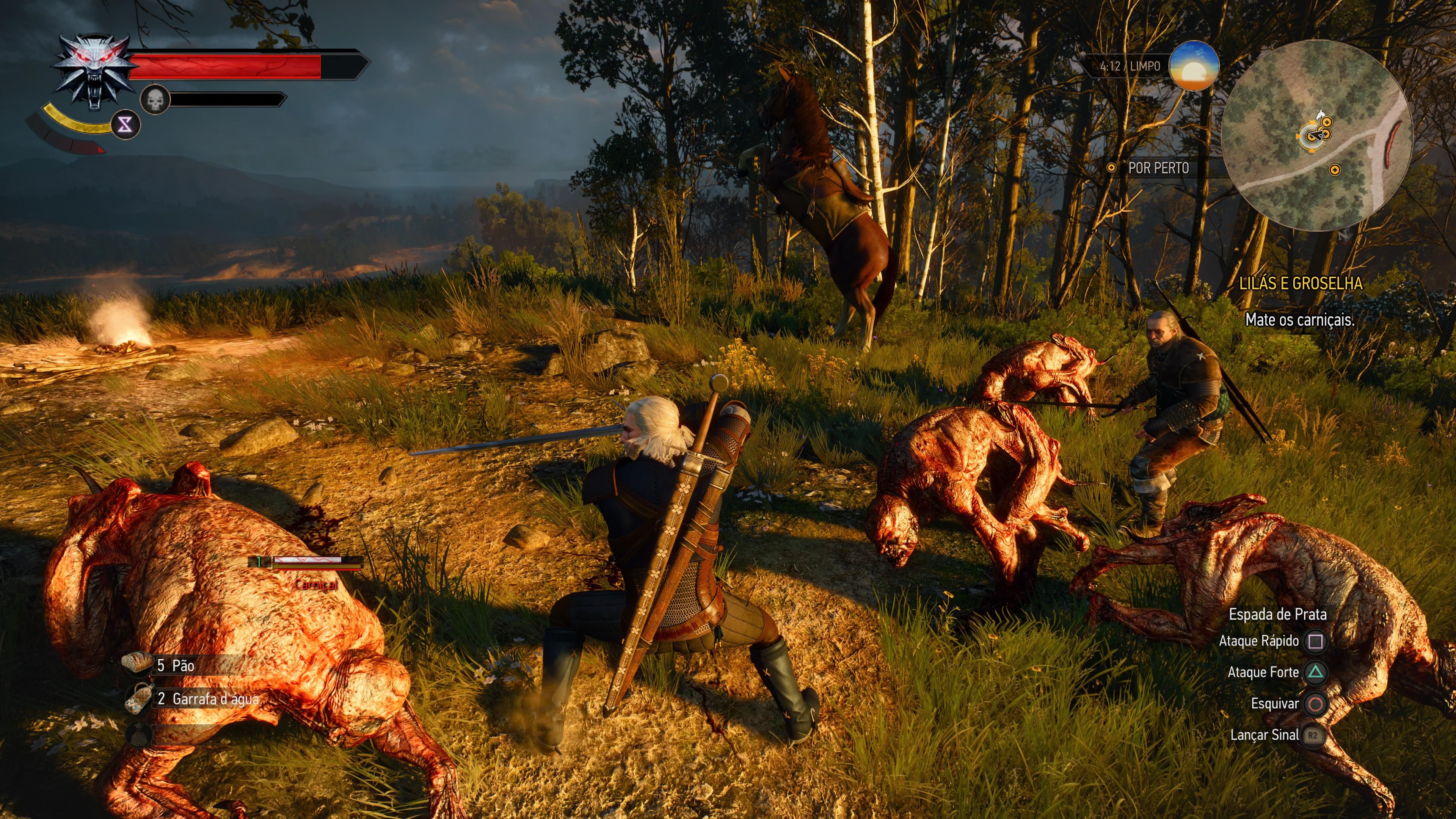Viewport: 1456px width, 819px height.
Task: Select the lone yellow marker on minimap
Action: coord(1335,169)
